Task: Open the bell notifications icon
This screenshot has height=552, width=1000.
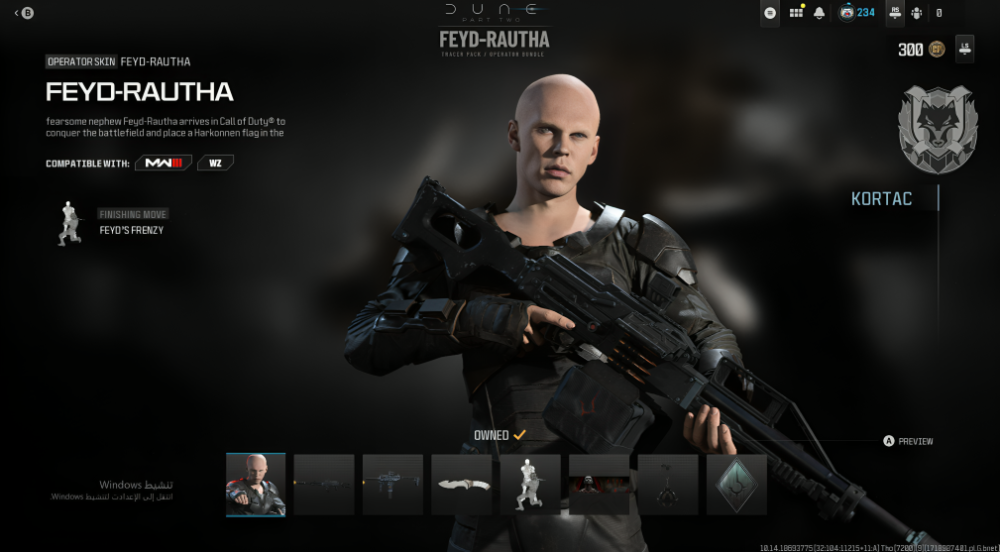Action: click(820, 13)
